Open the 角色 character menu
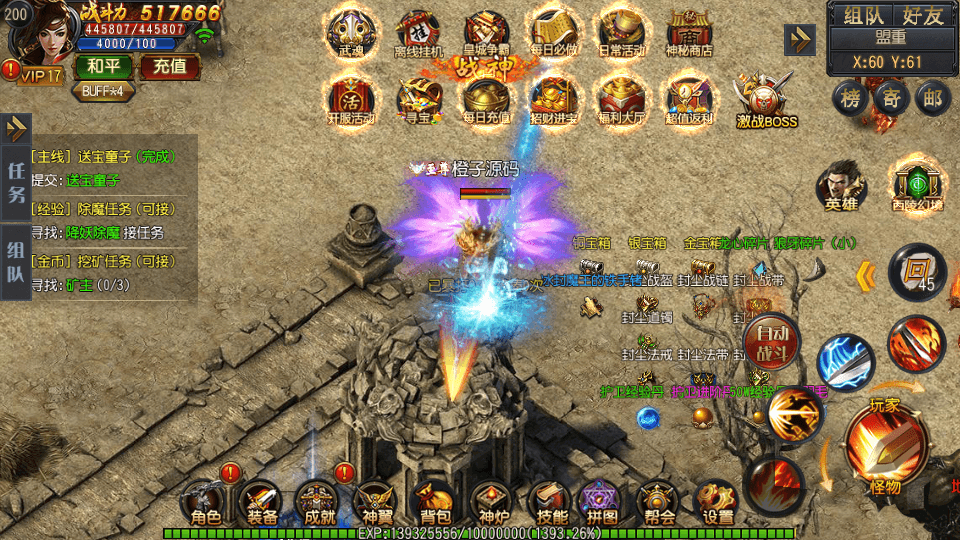960x540 pixels. coord(205,503)
